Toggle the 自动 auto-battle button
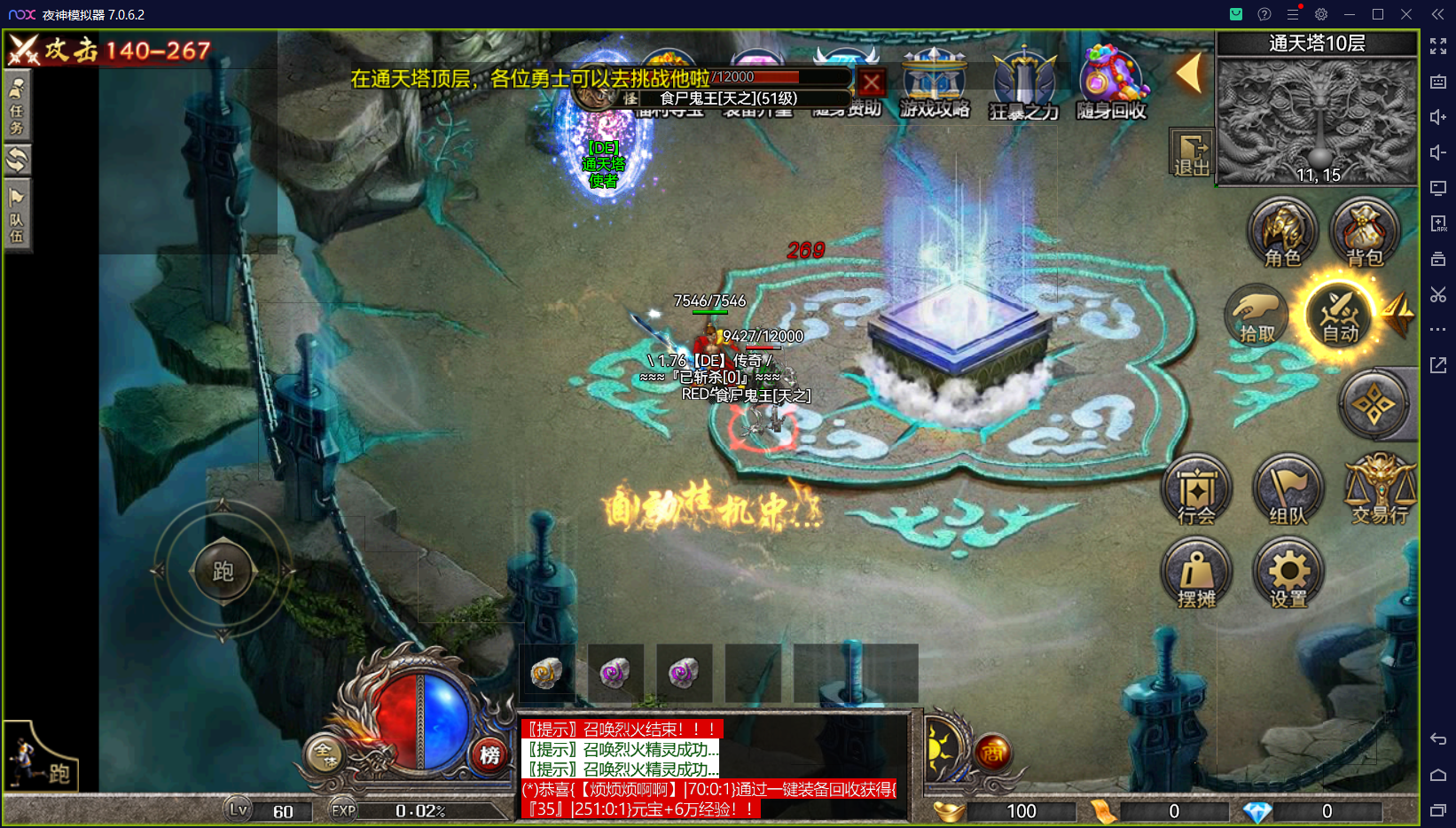The height and width of the screenshot is (828, 1456). coord(1340,316)
